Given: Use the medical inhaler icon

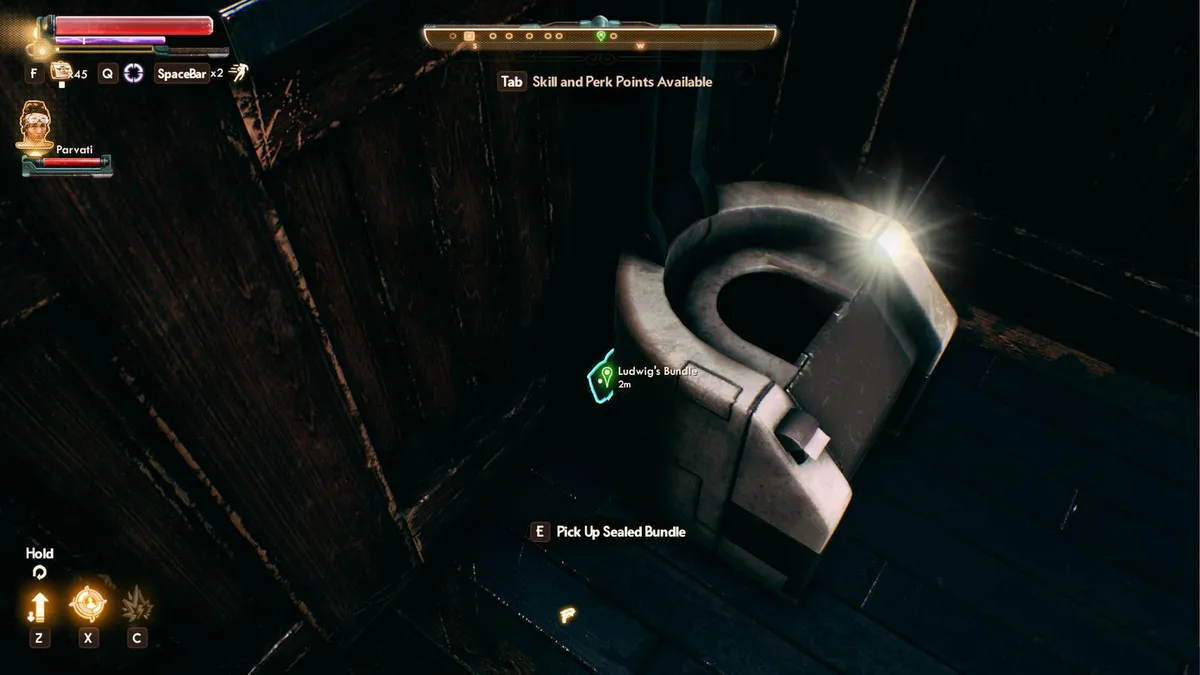Looking at the screenshot, I should coord(62,71).
